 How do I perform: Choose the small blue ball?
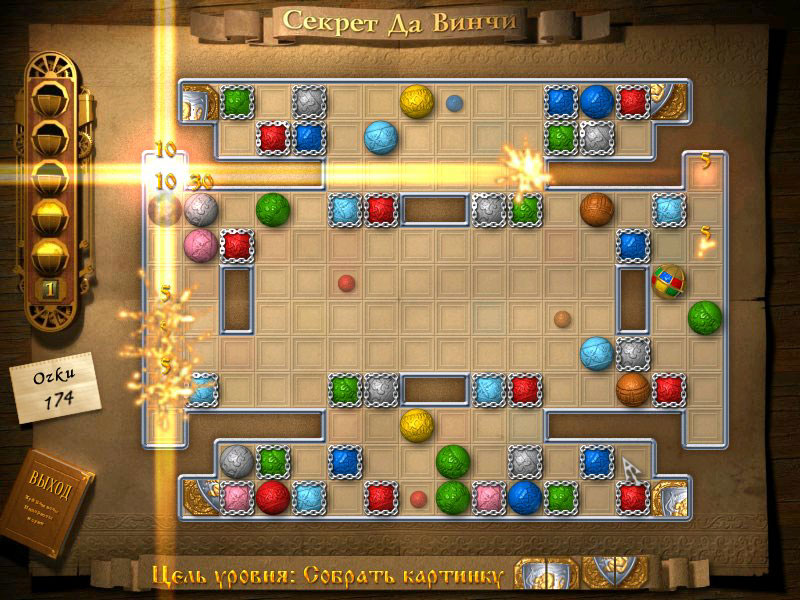(454, 102)
